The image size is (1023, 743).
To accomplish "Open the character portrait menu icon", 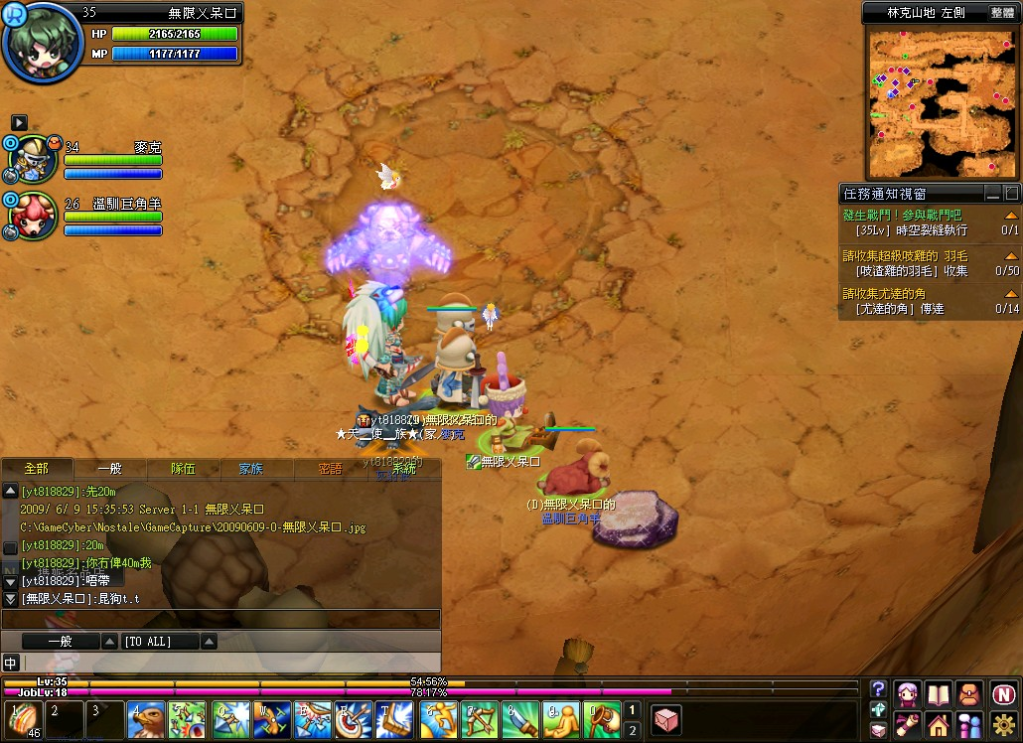I will [908, 694].
